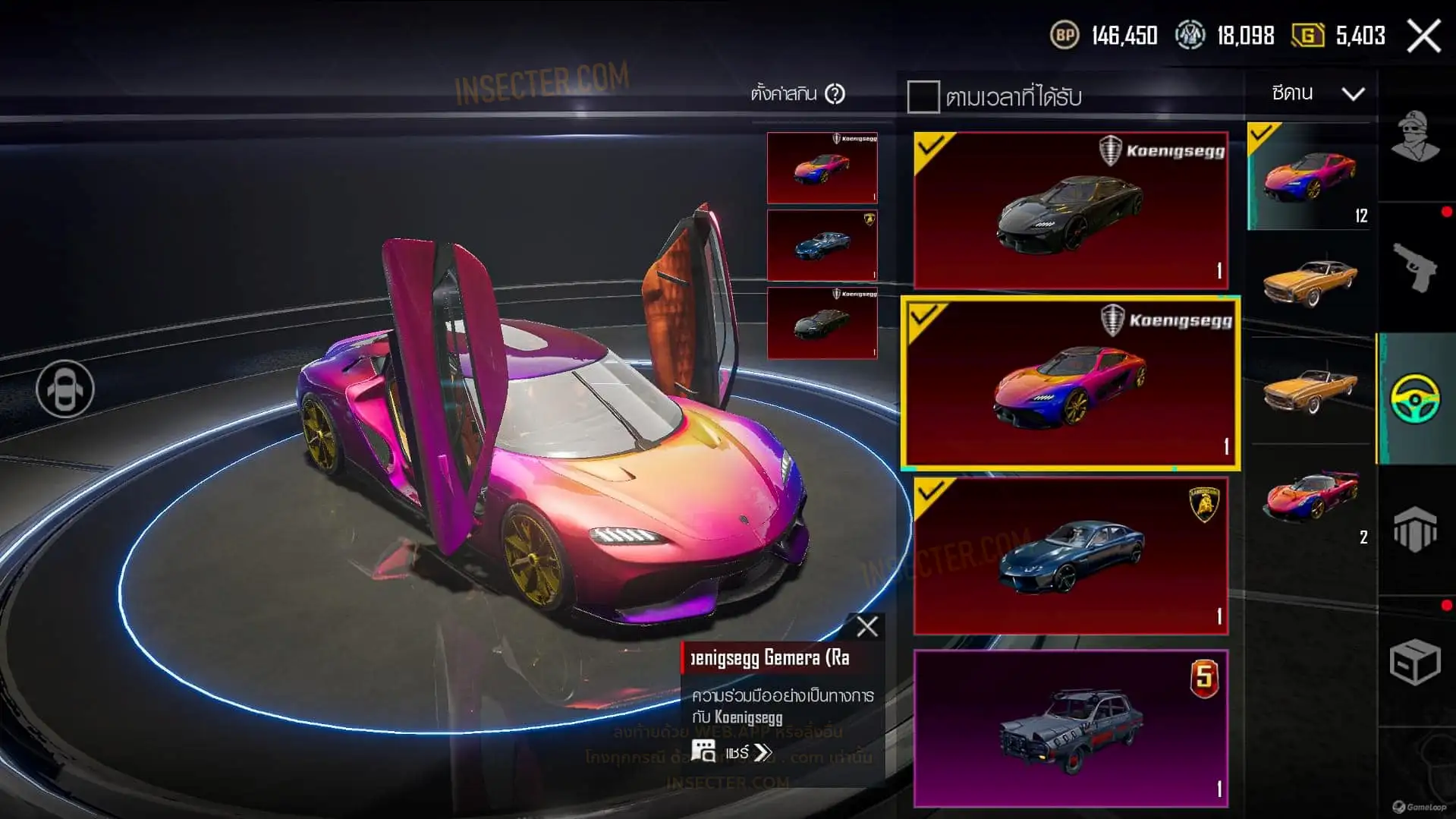The width and height of the screenshot is (1456, 819).
Task: Open the crate box tab
Action: (1416, 662)
